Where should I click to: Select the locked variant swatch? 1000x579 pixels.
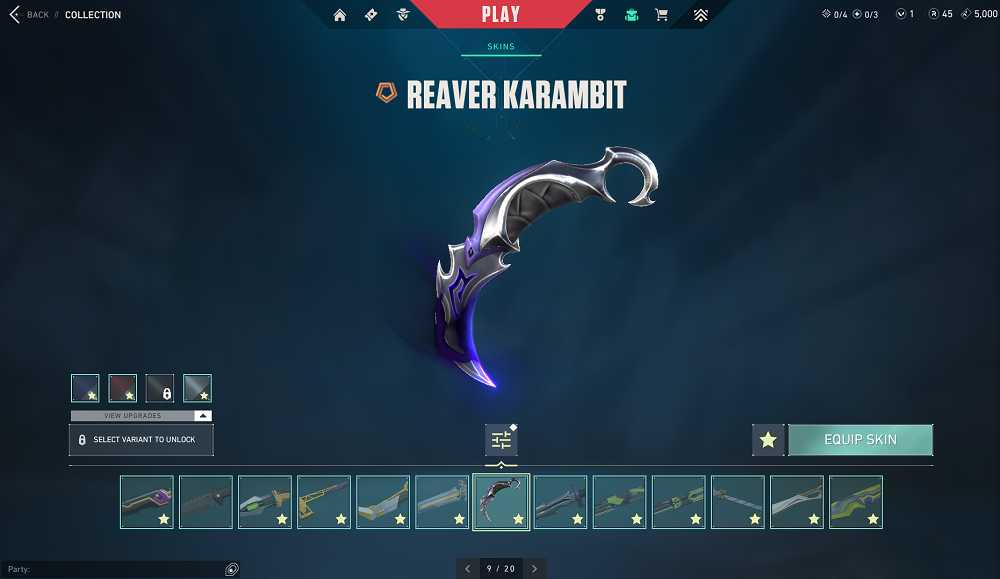point(160,388)
